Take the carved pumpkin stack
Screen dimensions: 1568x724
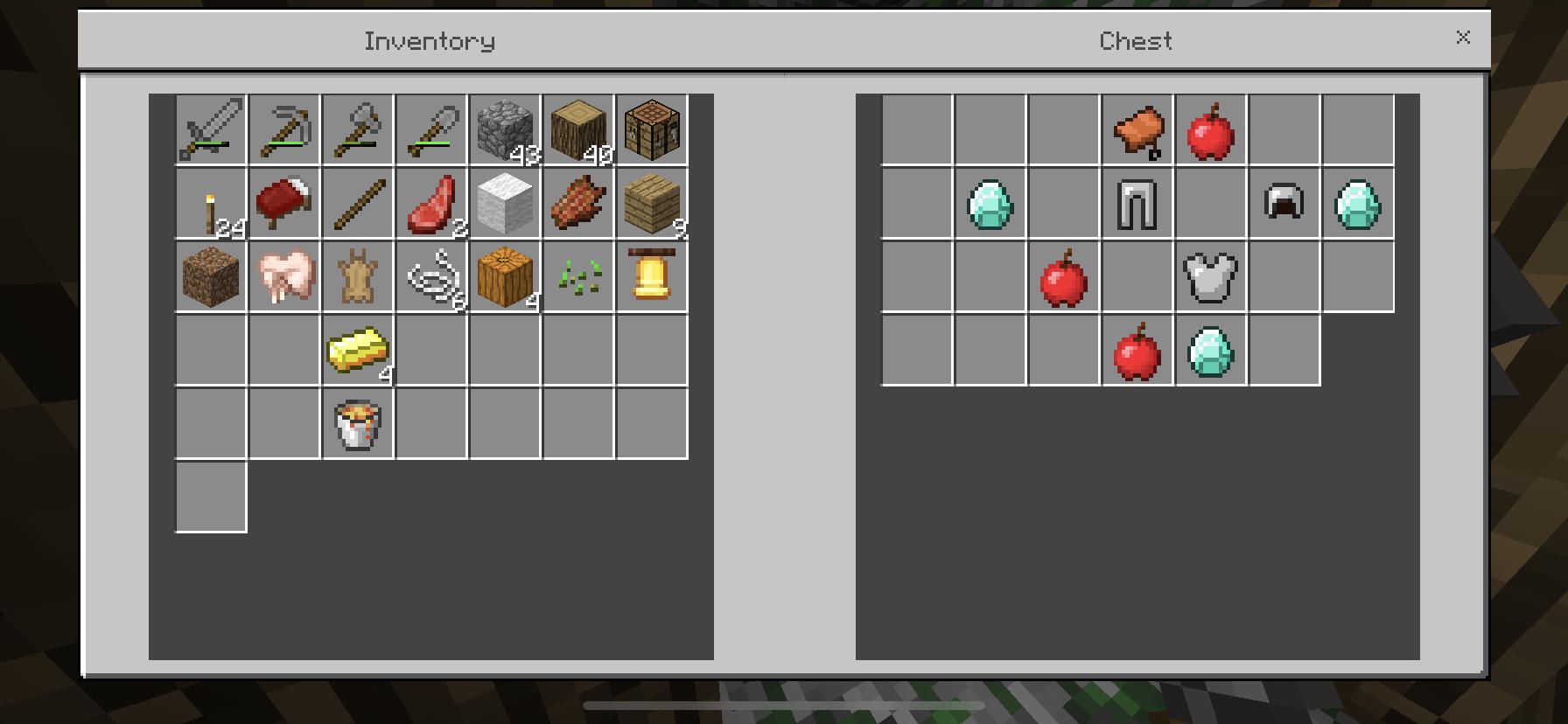point(504,276)
